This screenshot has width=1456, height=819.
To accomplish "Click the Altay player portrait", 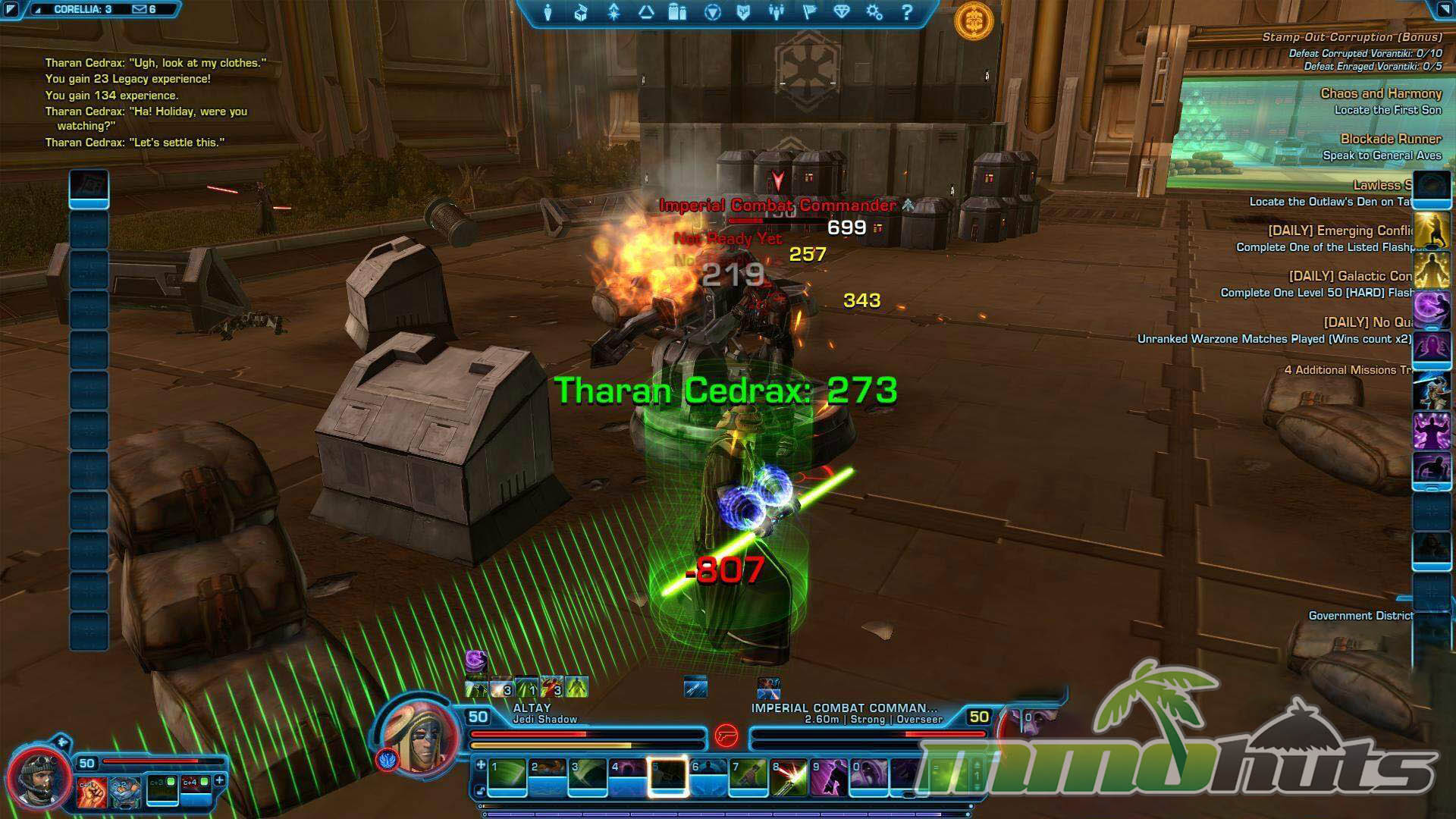I will (x=418, y=735).
